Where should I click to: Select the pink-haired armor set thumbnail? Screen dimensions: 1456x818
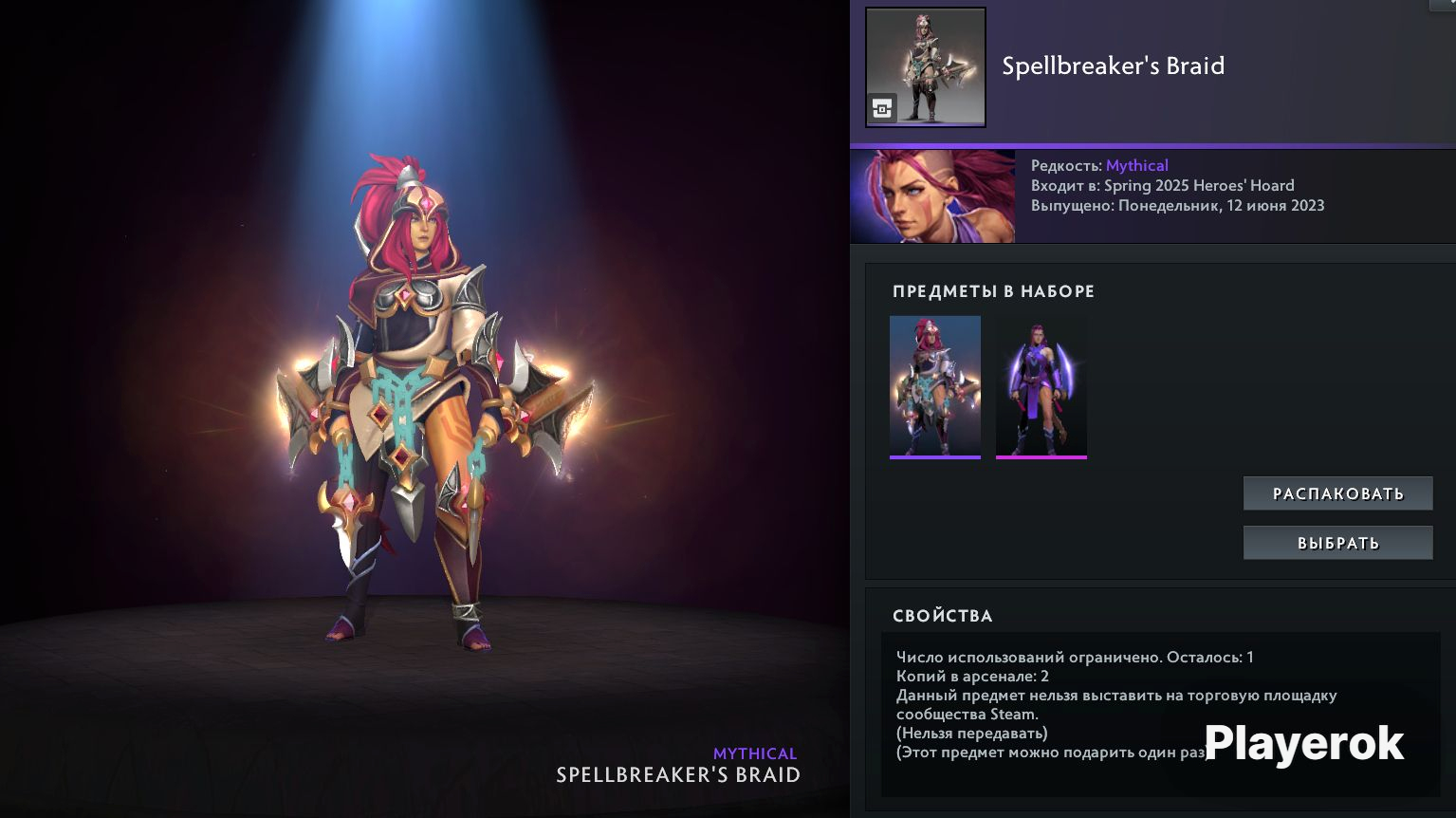point(934,386)
